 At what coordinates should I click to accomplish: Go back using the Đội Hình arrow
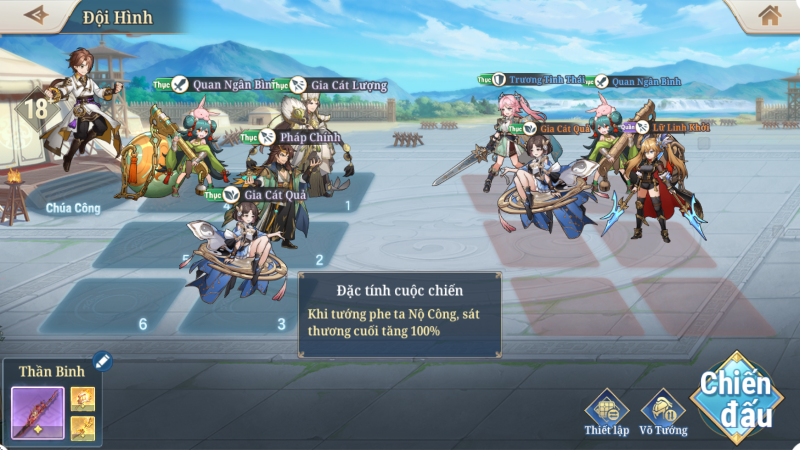click(36, 15)
